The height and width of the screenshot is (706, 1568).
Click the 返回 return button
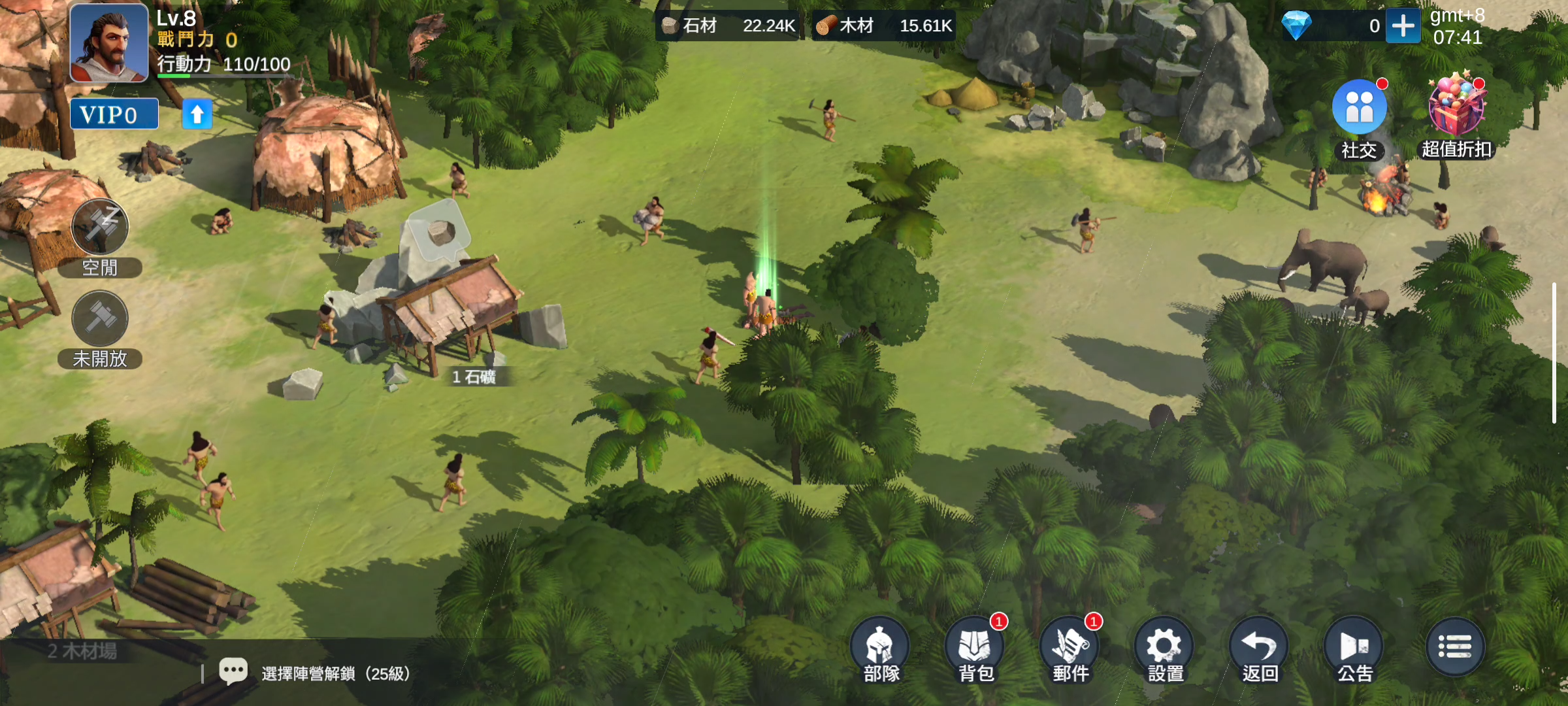point(1260,647)
